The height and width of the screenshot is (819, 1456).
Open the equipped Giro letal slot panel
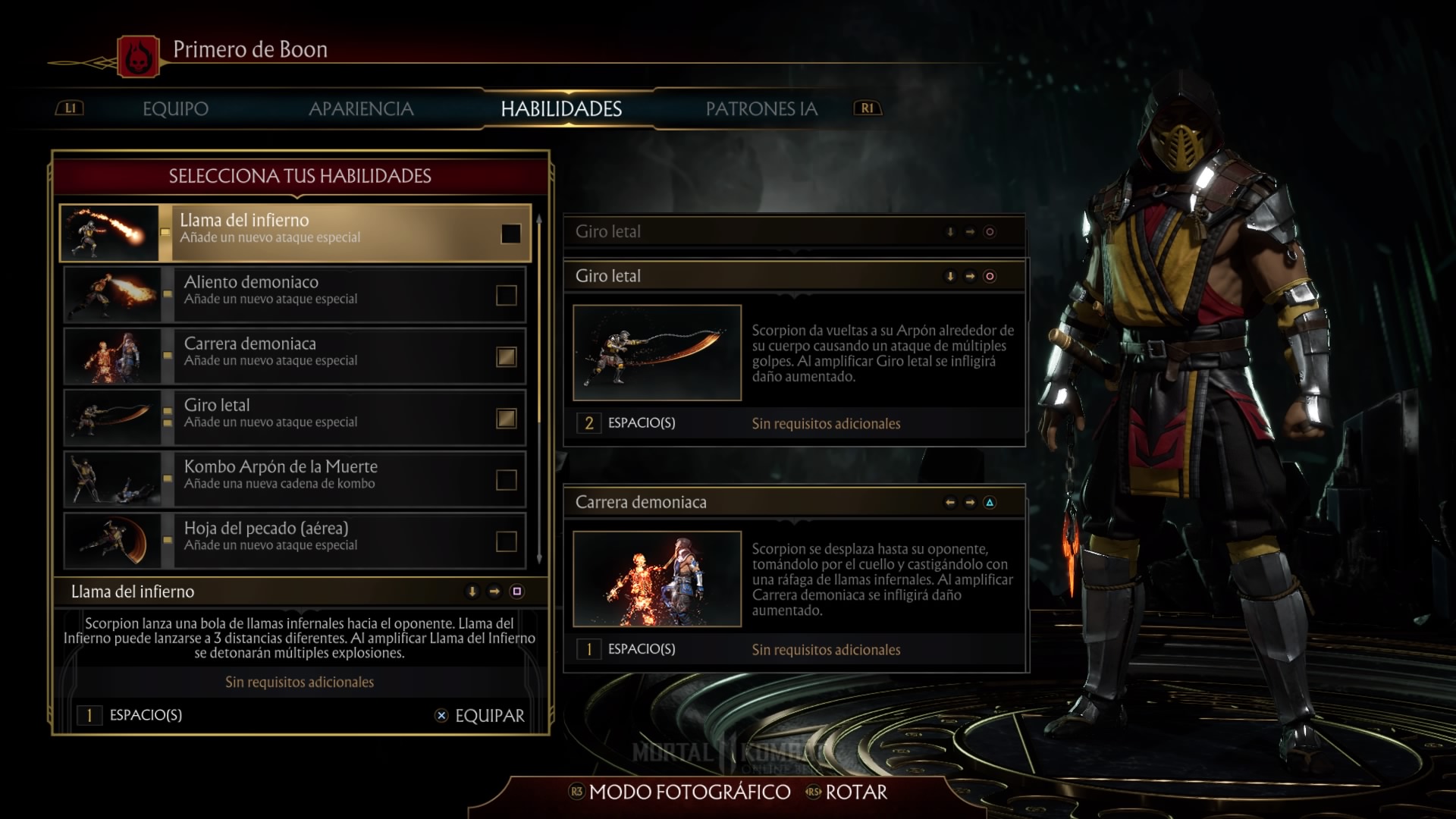[794, 276]
